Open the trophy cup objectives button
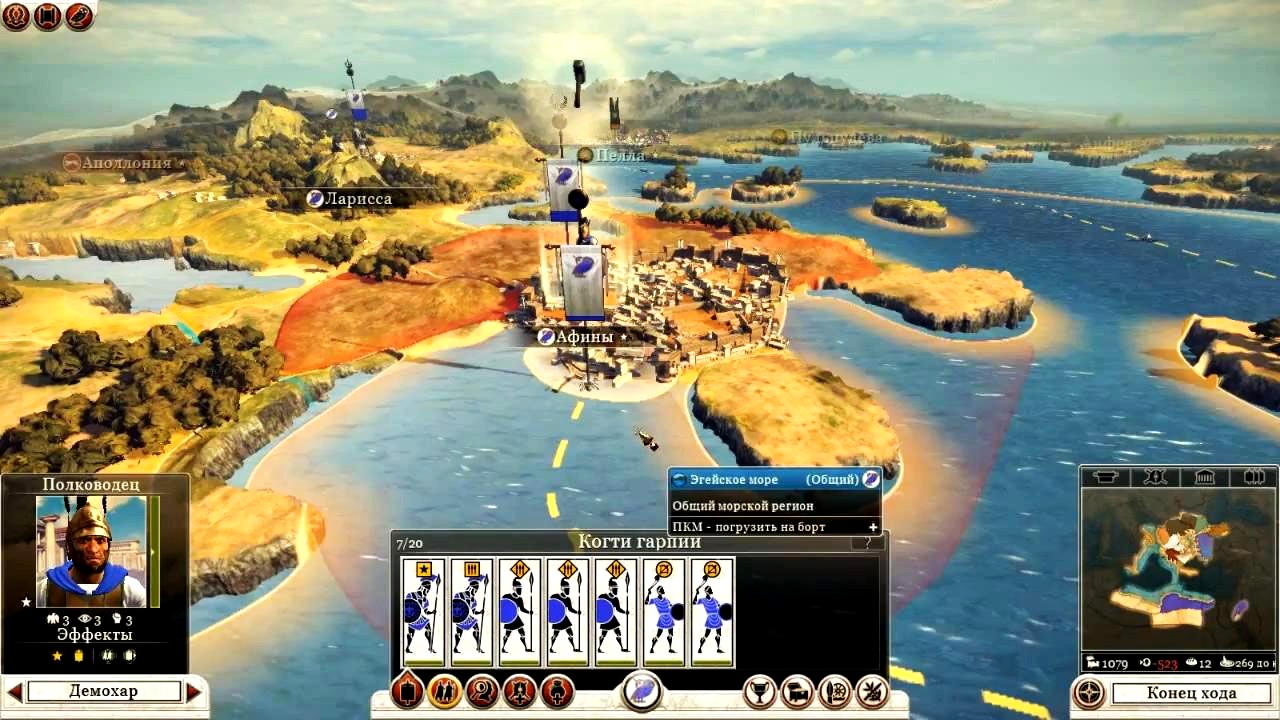 760,691
